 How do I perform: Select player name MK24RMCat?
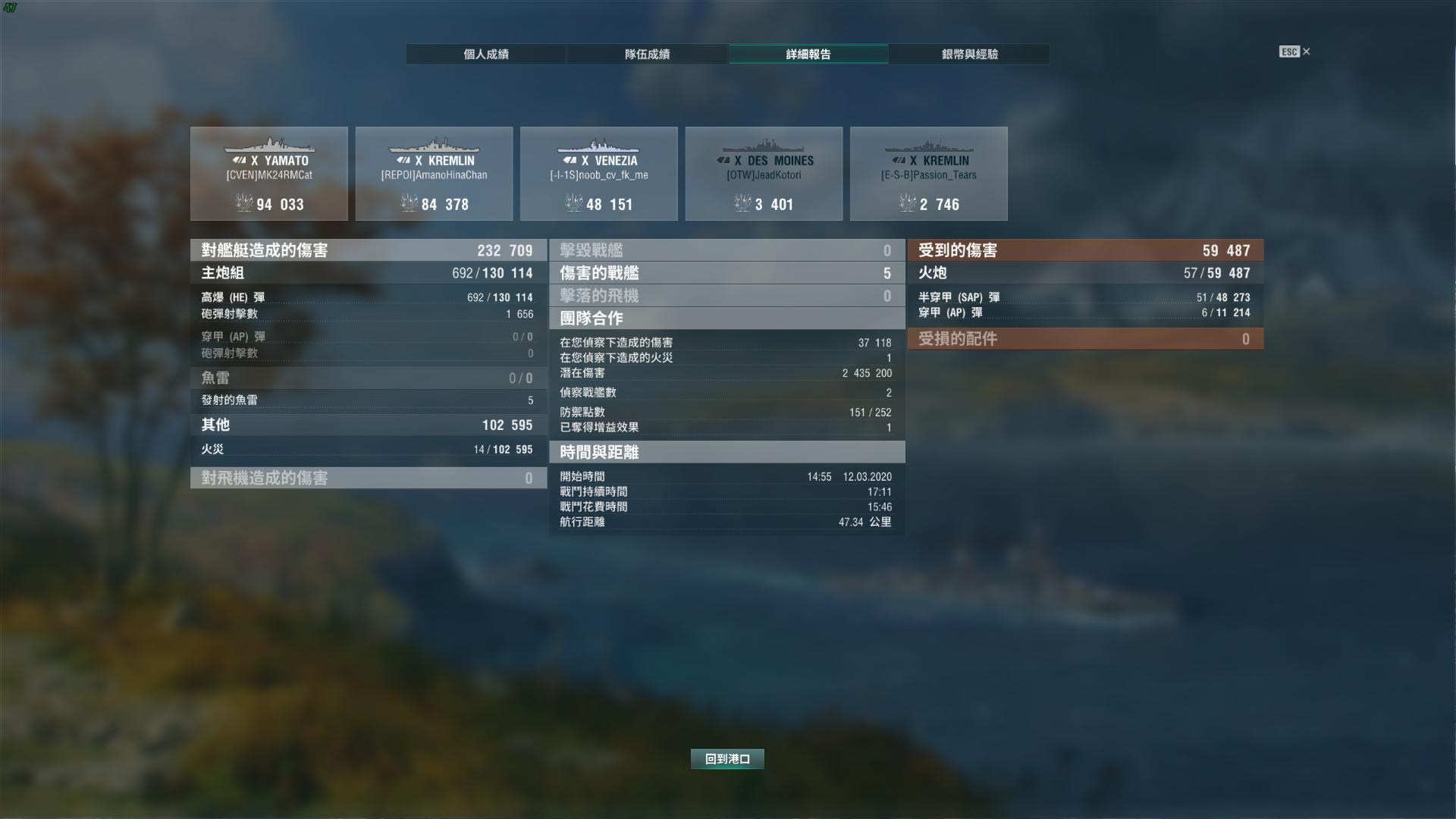270,174
